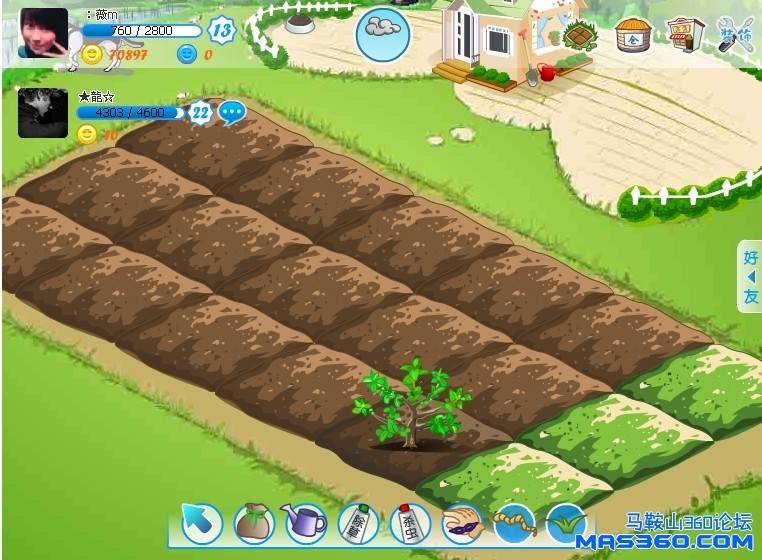Open the blue chat bubble message icon
The height and width of the screenshot is (560, 762).
click(x=232, y=113)
